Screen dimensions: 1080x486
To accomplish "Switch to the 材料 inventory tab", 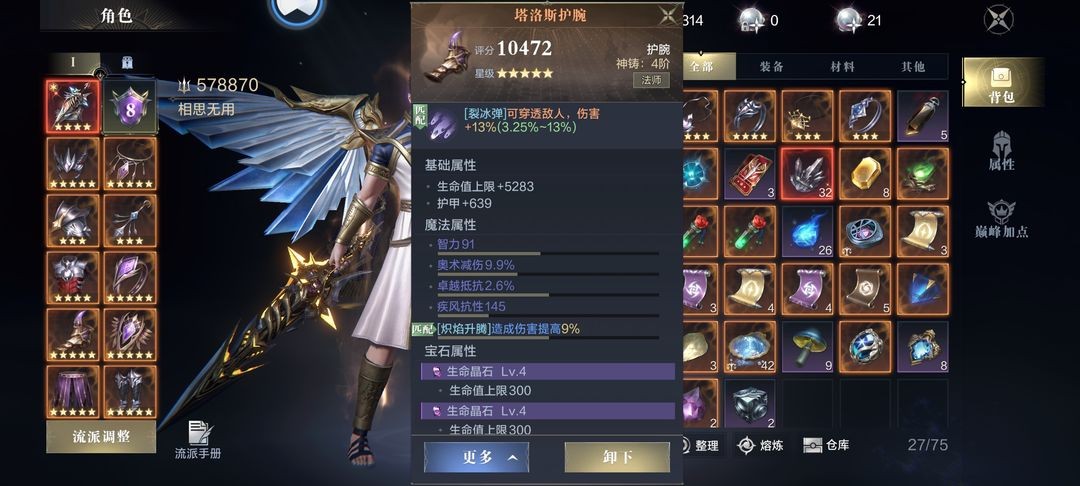I will pyautogui.click(x=842, y=66).
